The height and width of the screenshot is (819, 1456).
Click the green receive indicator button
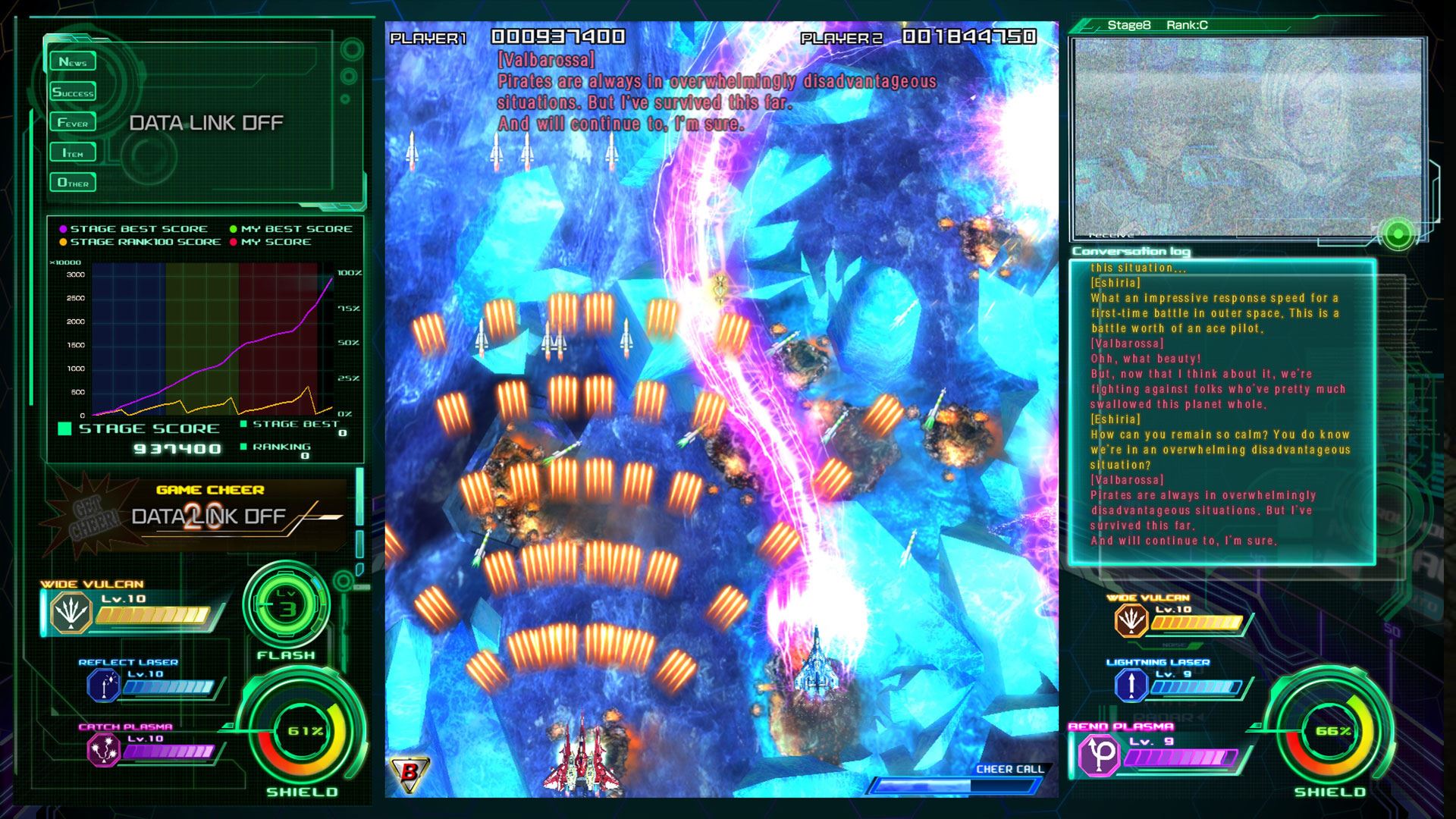coord(1398,234)
